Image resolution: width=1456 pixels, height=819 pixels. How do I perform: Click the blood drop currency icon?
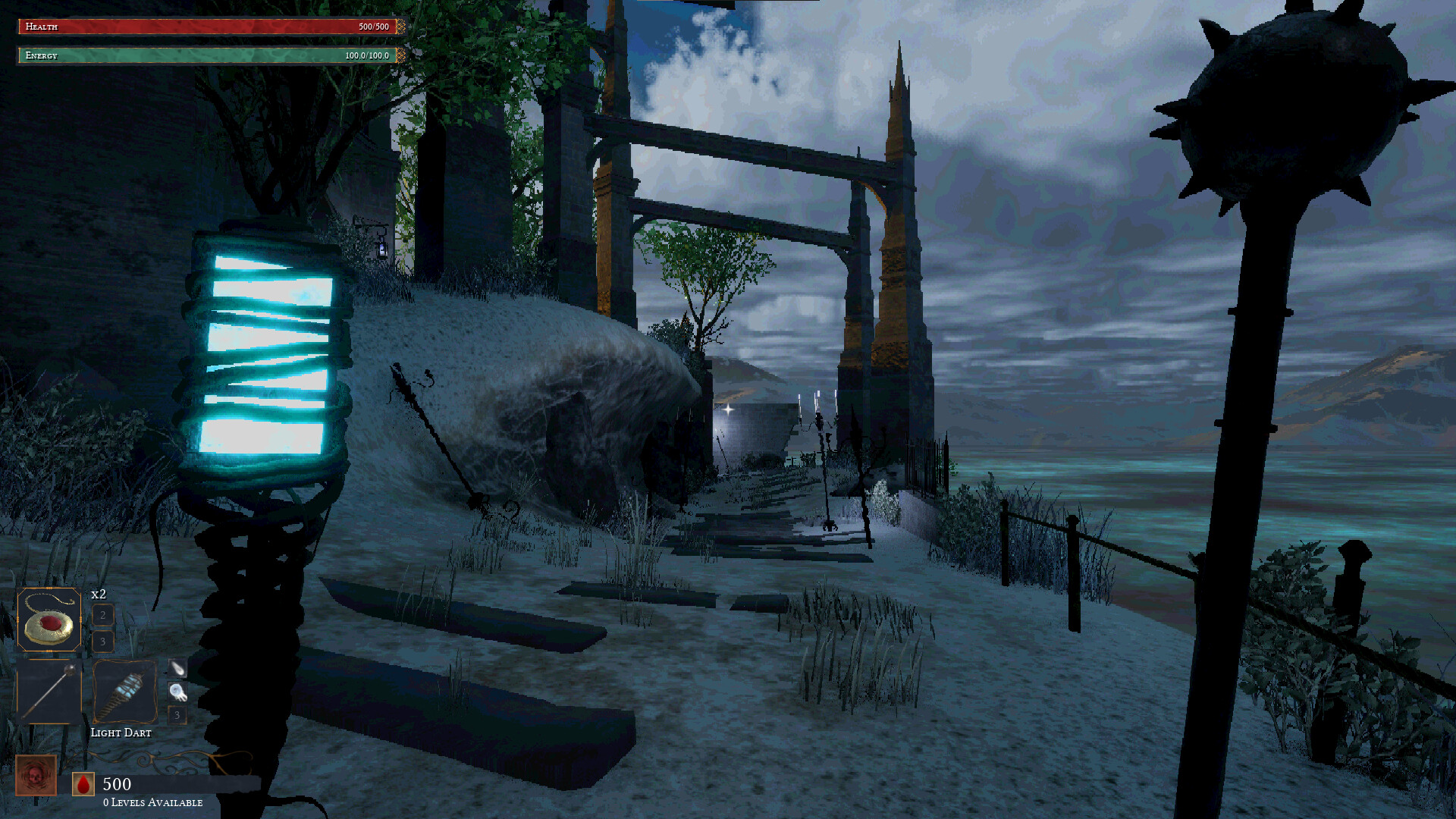coord(83,783)
